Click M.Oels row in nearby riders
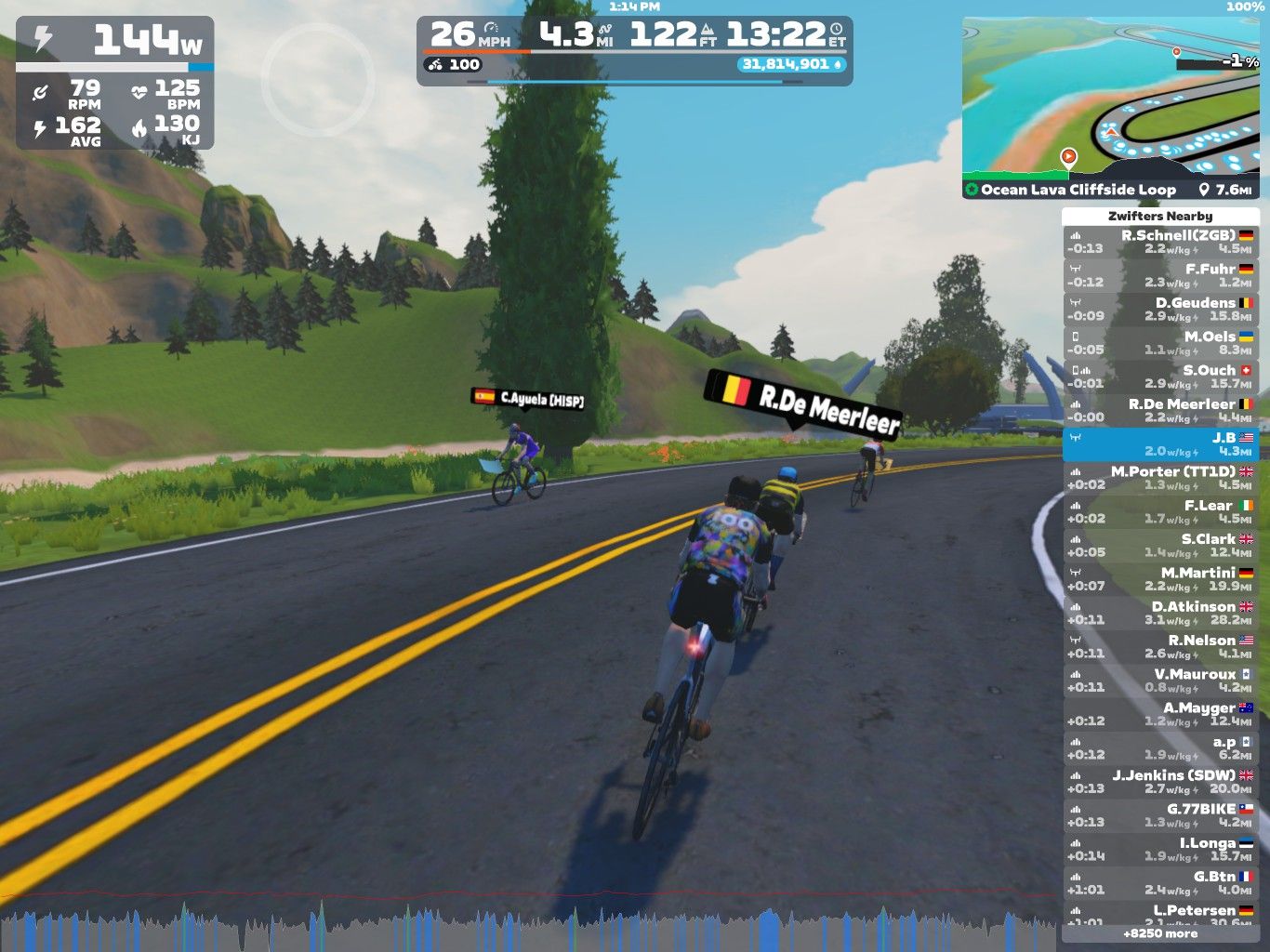The height and width of the screenshot is (952, 1270). coord(1160,343)
